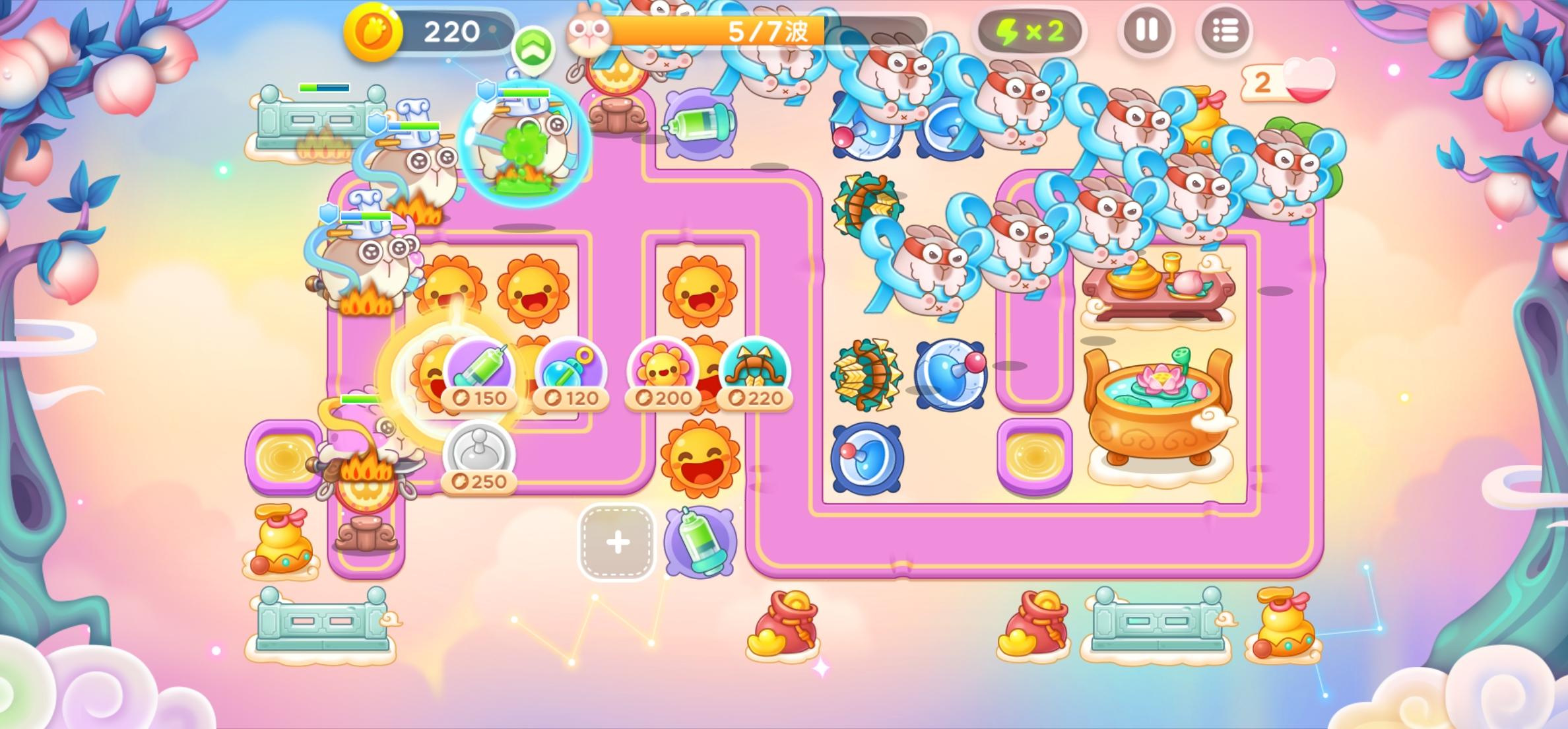Viewport: 1568px width, 729px height.
Task: Tap the plus sign on the empty build slot
Action: 616,543
